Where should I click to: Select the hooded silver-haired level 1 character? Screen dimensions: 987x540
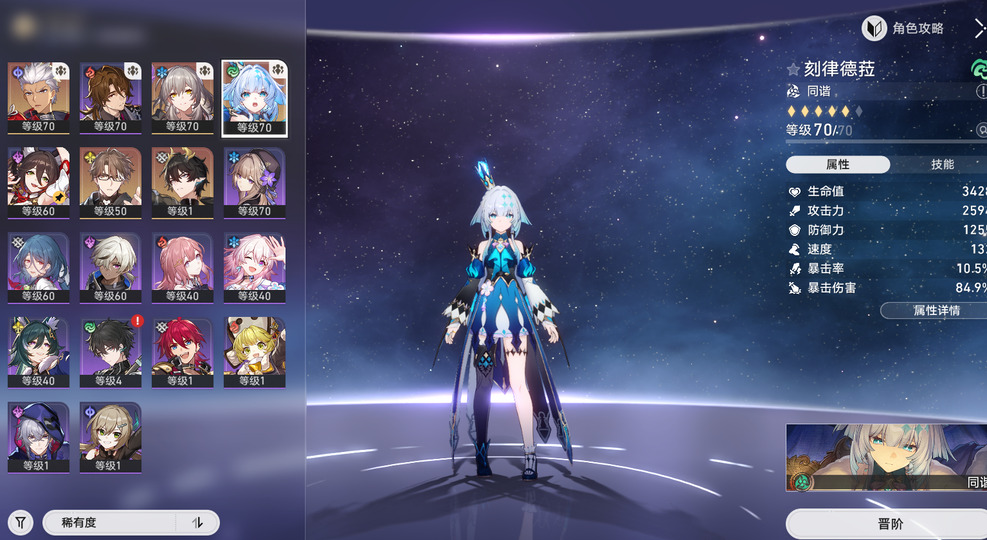coord(38,437)
